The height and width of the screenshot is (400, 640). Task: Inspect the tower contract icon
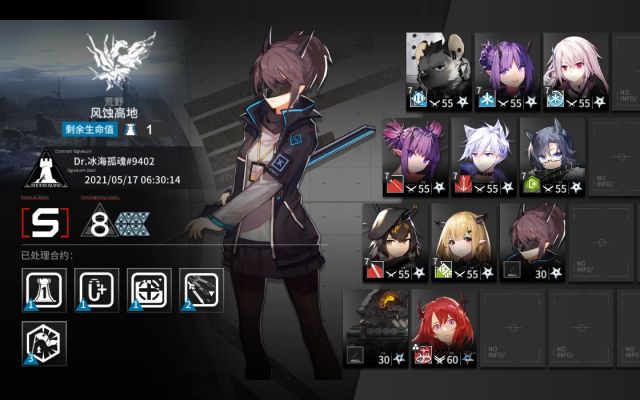(43, 290)
